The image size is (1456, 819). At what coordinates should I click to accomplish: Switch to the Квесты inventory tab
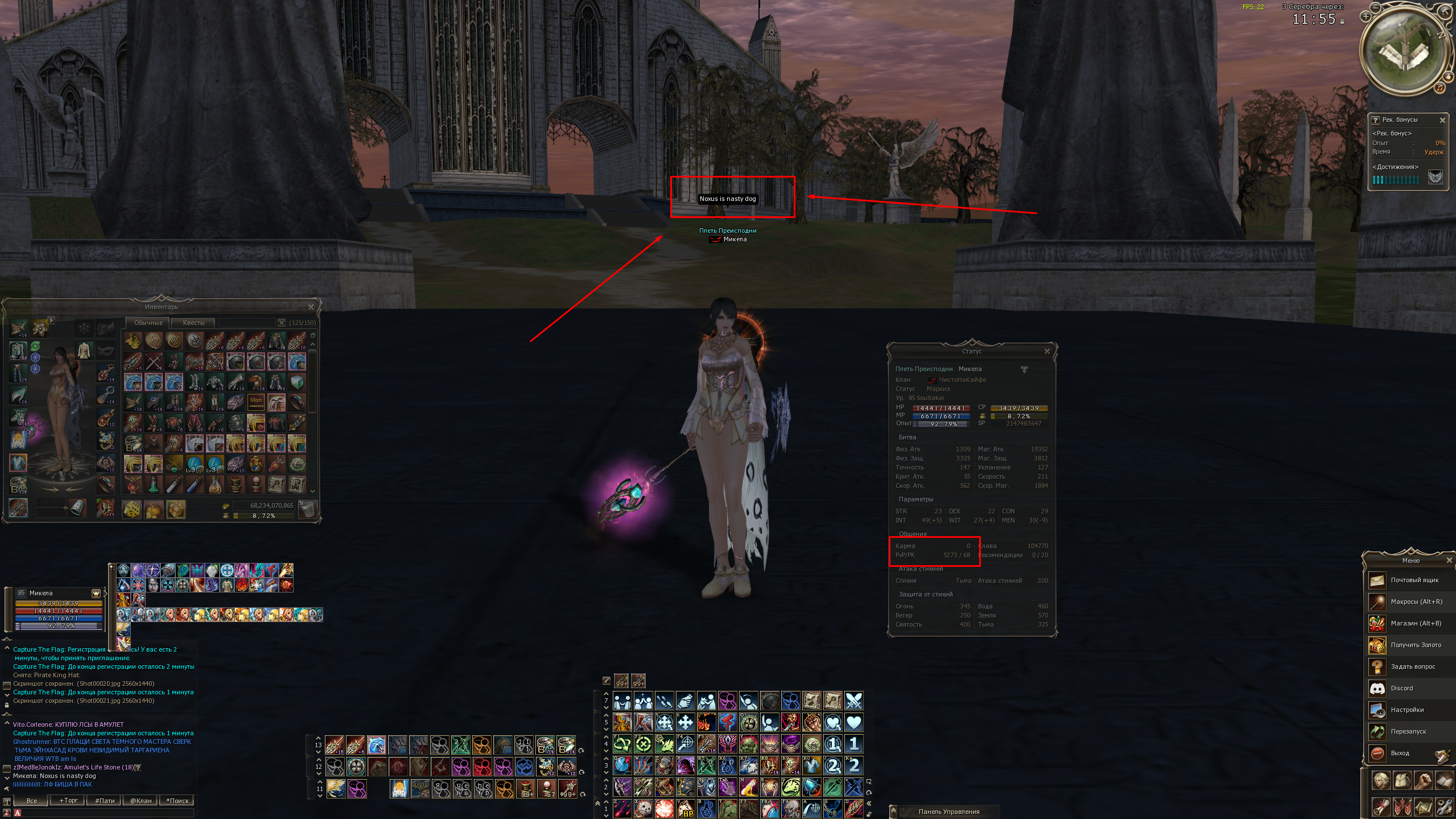(194, 323)
